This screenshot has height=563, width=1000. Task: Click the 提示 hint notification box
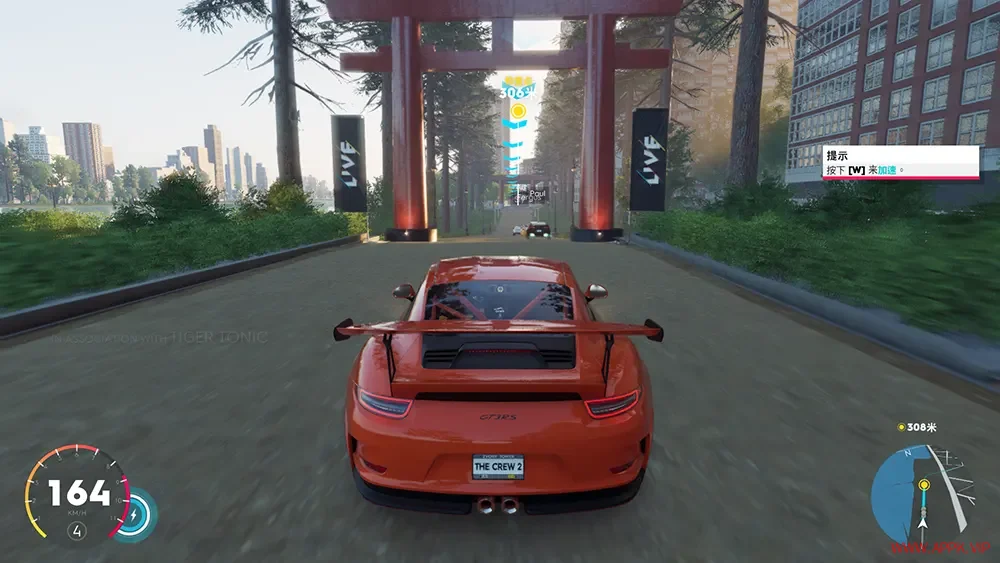[900, 162]
